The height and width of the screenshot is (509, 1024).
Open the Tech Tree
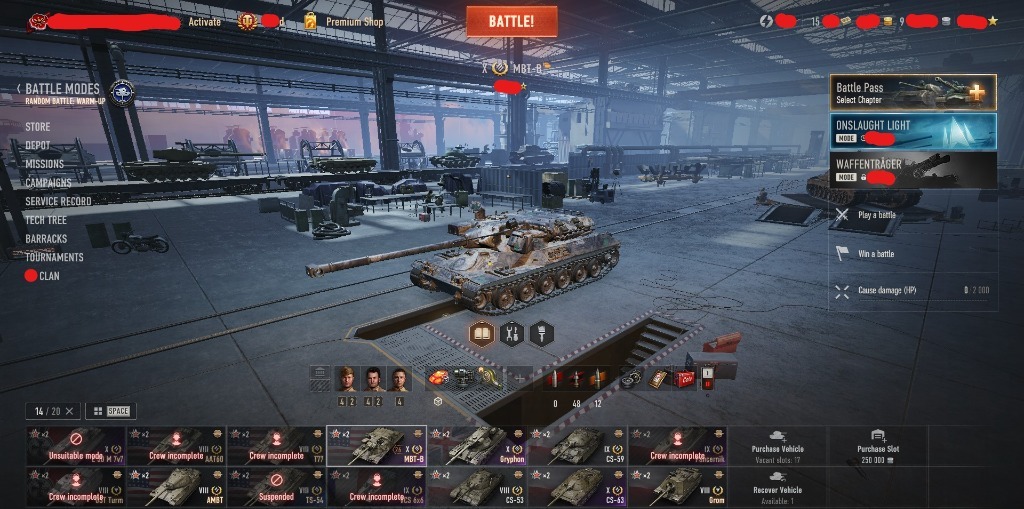coord(46,220)
